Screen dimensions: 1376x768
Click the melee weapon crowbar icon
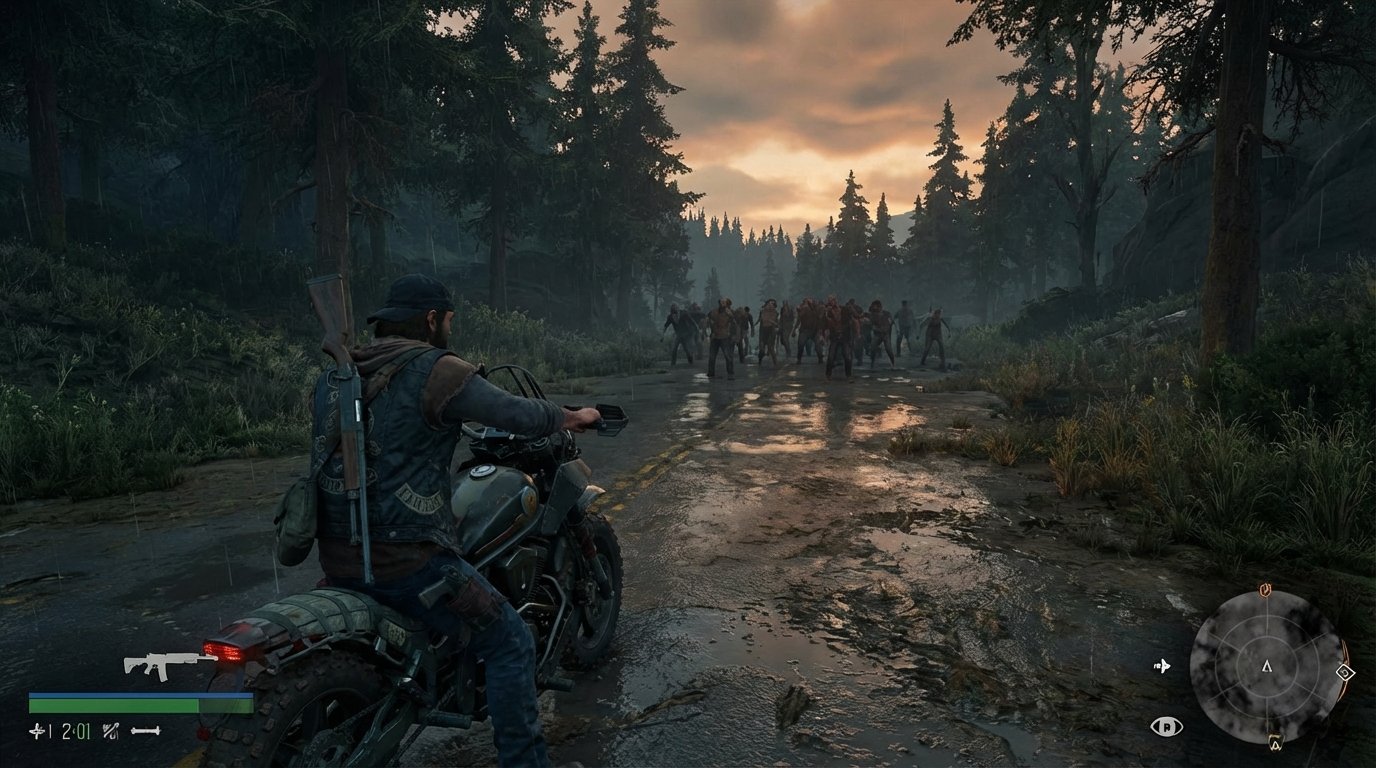coord(144,730)
